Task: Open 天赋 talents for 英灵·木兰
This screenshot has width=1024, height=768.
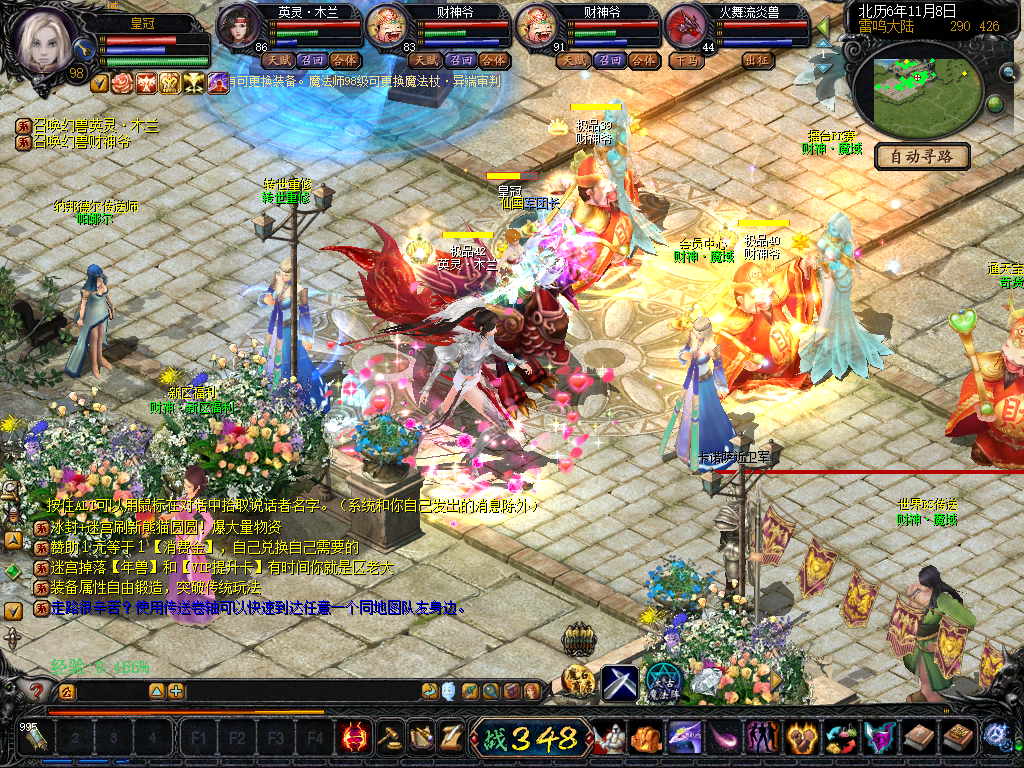Action: (277, 60)
